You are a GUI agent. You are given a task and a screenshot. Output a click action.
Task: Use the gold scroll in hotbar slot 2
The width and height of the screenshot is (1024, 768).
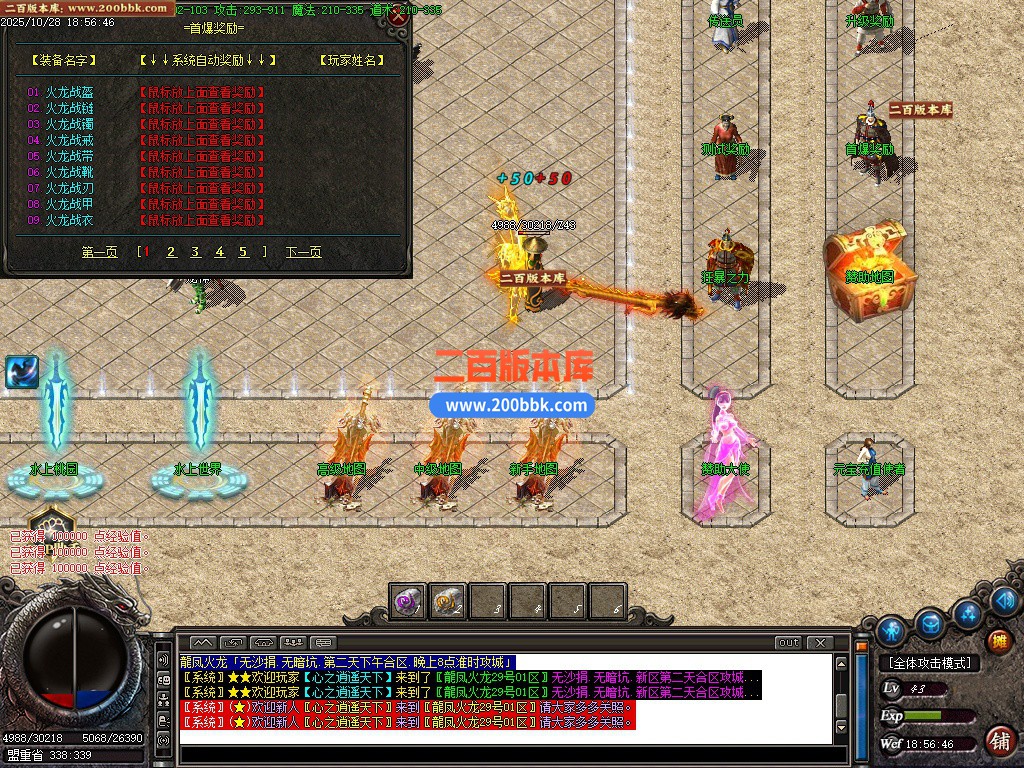(448, 601)
